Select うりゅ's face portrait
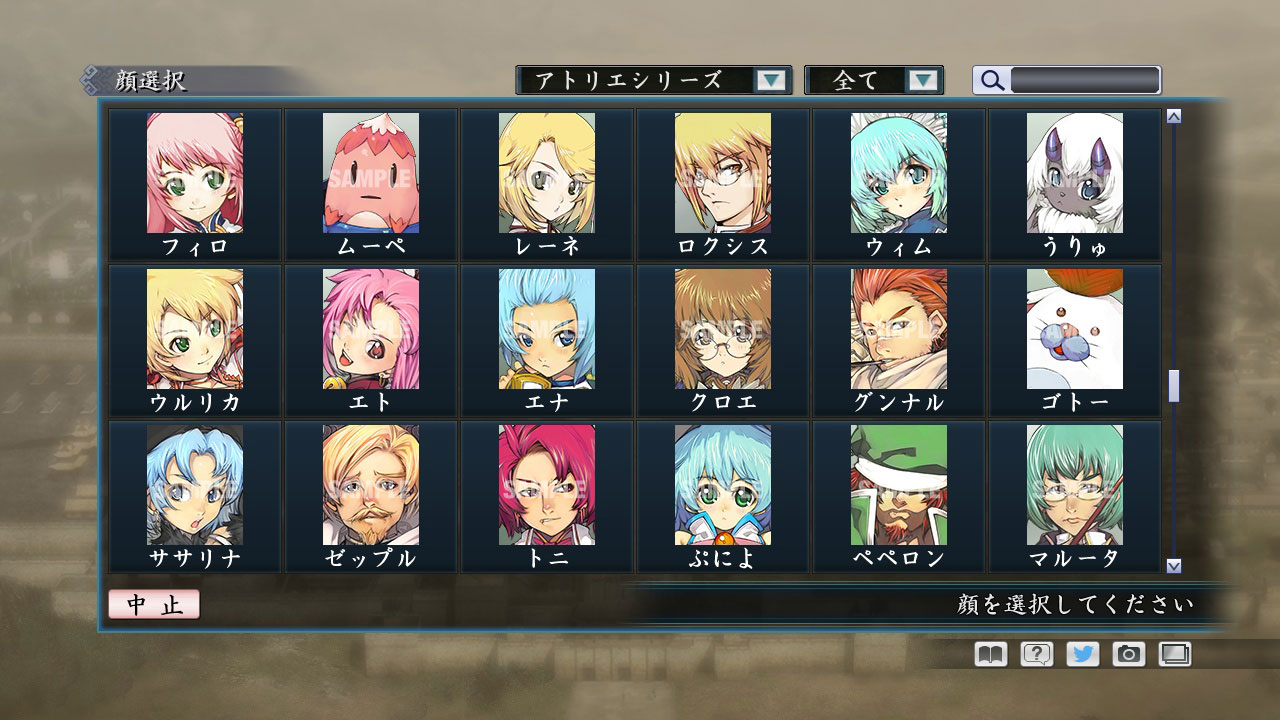This screenshot has height=720, width=1280. click(x=1073, y=175)
